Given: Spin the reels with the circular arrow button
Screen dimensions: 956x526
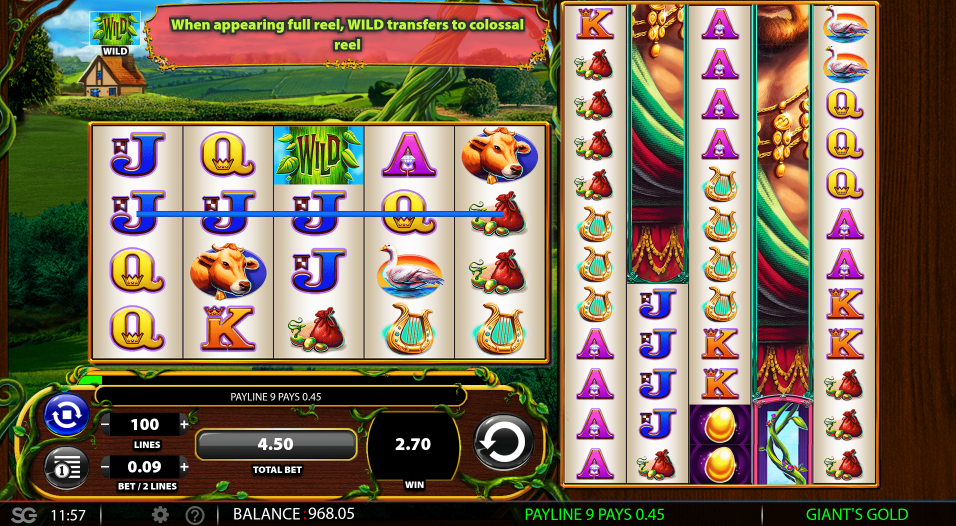Looking at the screenshot, I should [x=503, y=441].
